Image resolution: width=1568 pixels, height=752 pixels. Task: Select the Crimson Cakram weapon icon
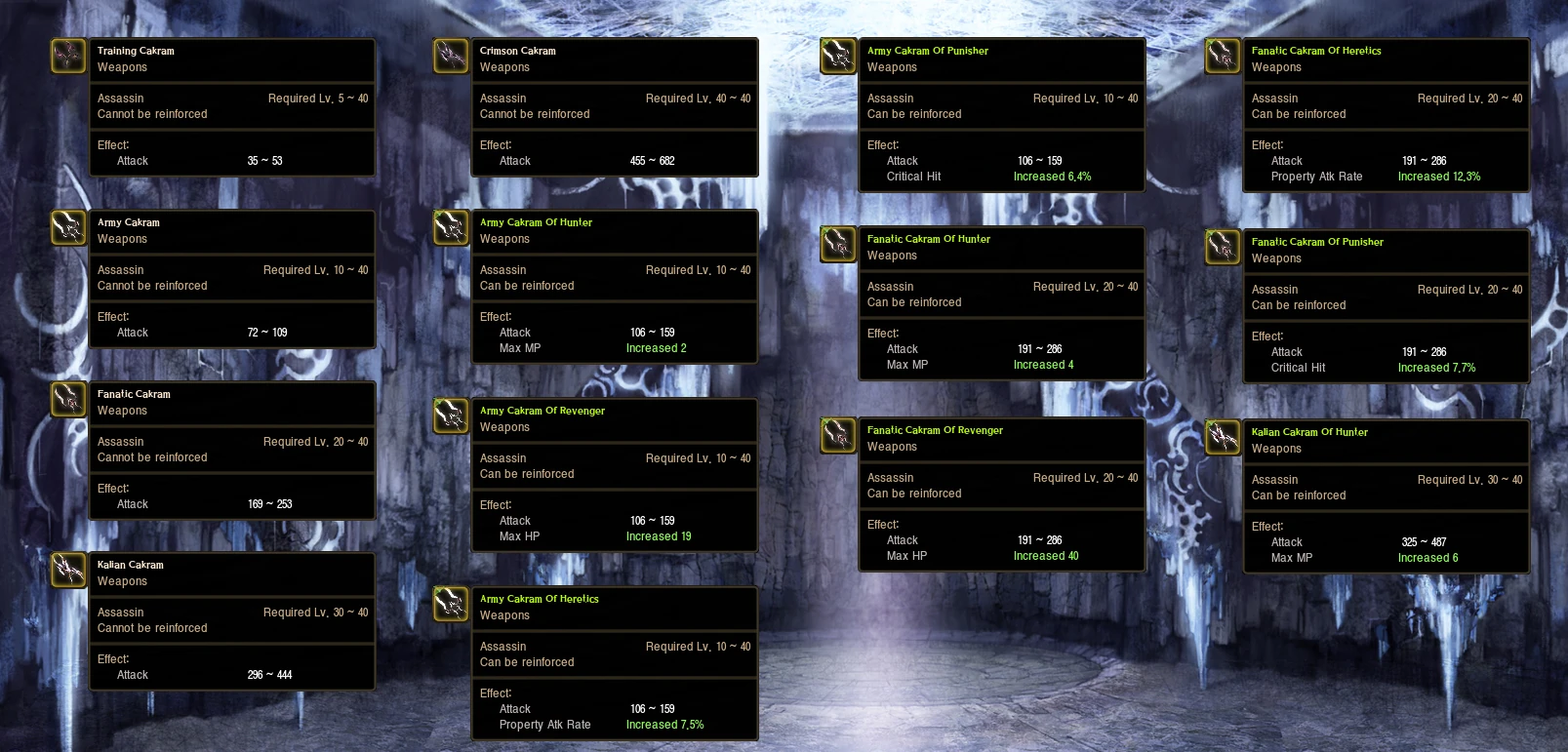click(450, 56)
